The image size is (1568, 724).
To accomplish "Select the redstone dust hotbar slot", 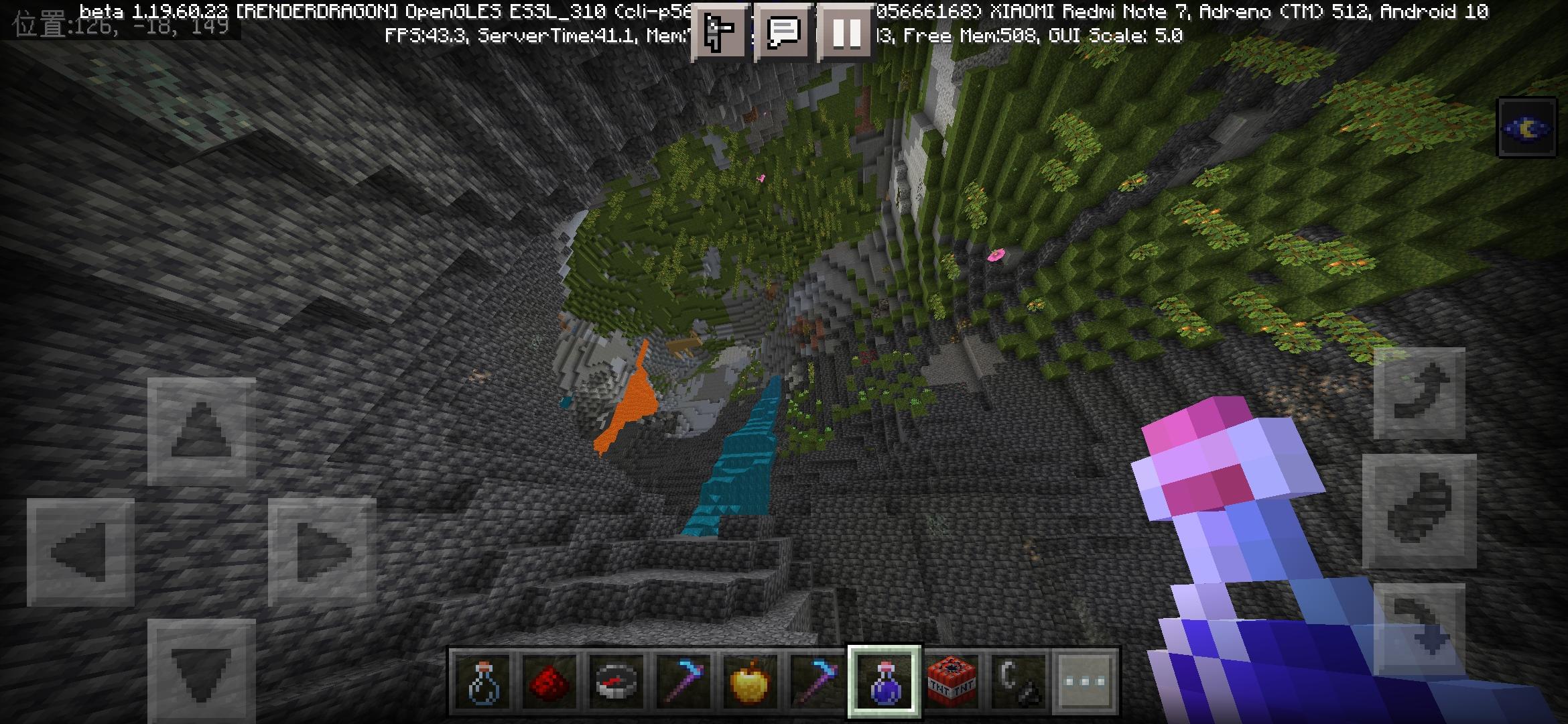I will 549,682.
